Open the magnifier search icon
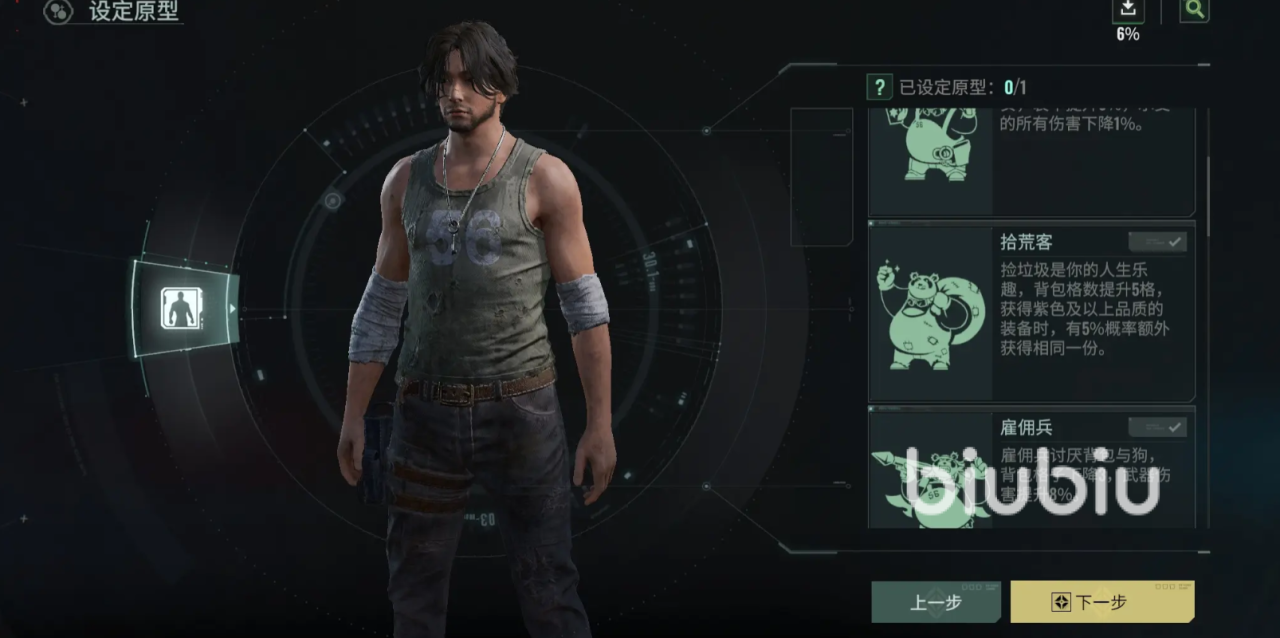This screenshot has width=1280, height=638. (1194, 10)
